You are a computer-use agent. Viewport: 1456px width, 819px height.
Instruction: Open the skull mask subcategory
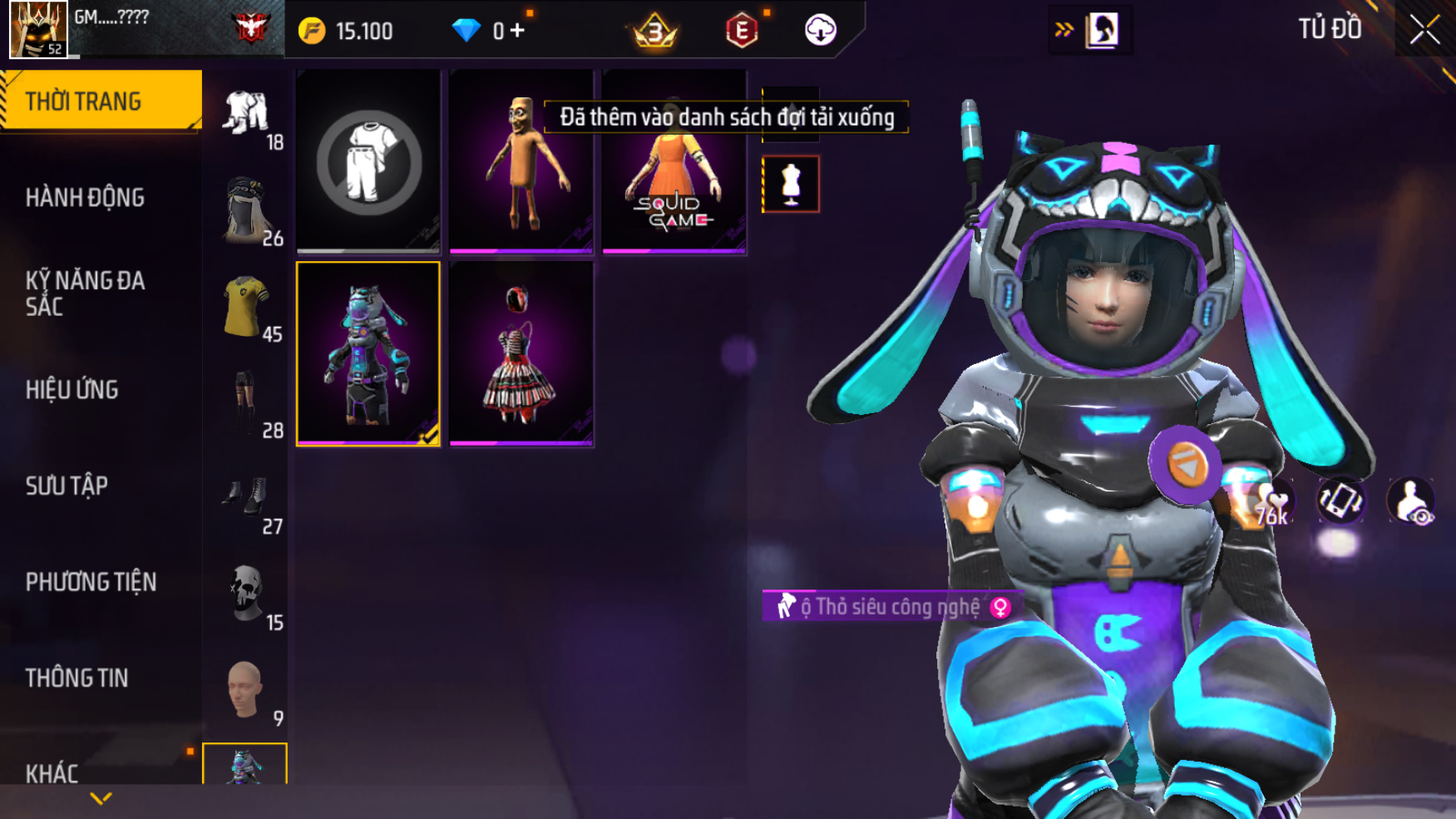click(x=246, y=595)
